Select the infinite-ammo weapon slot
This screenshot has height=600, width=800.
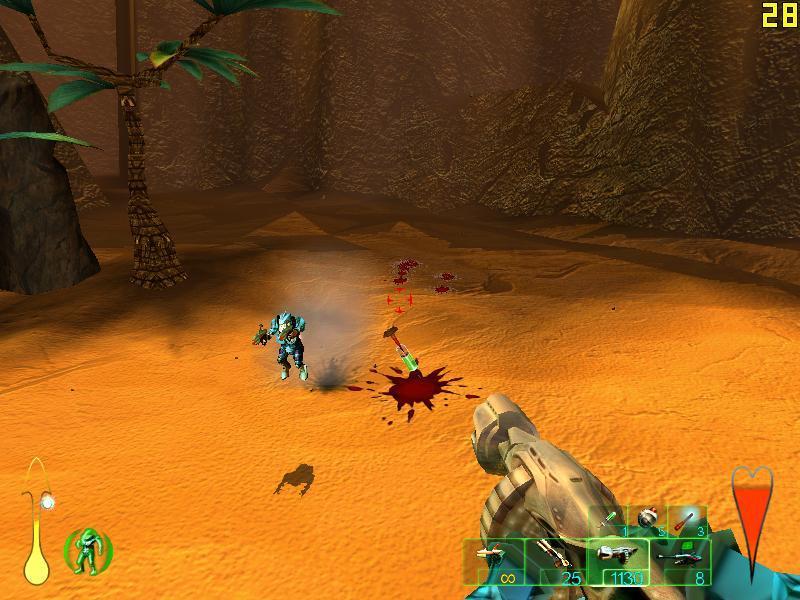point(494,562)
